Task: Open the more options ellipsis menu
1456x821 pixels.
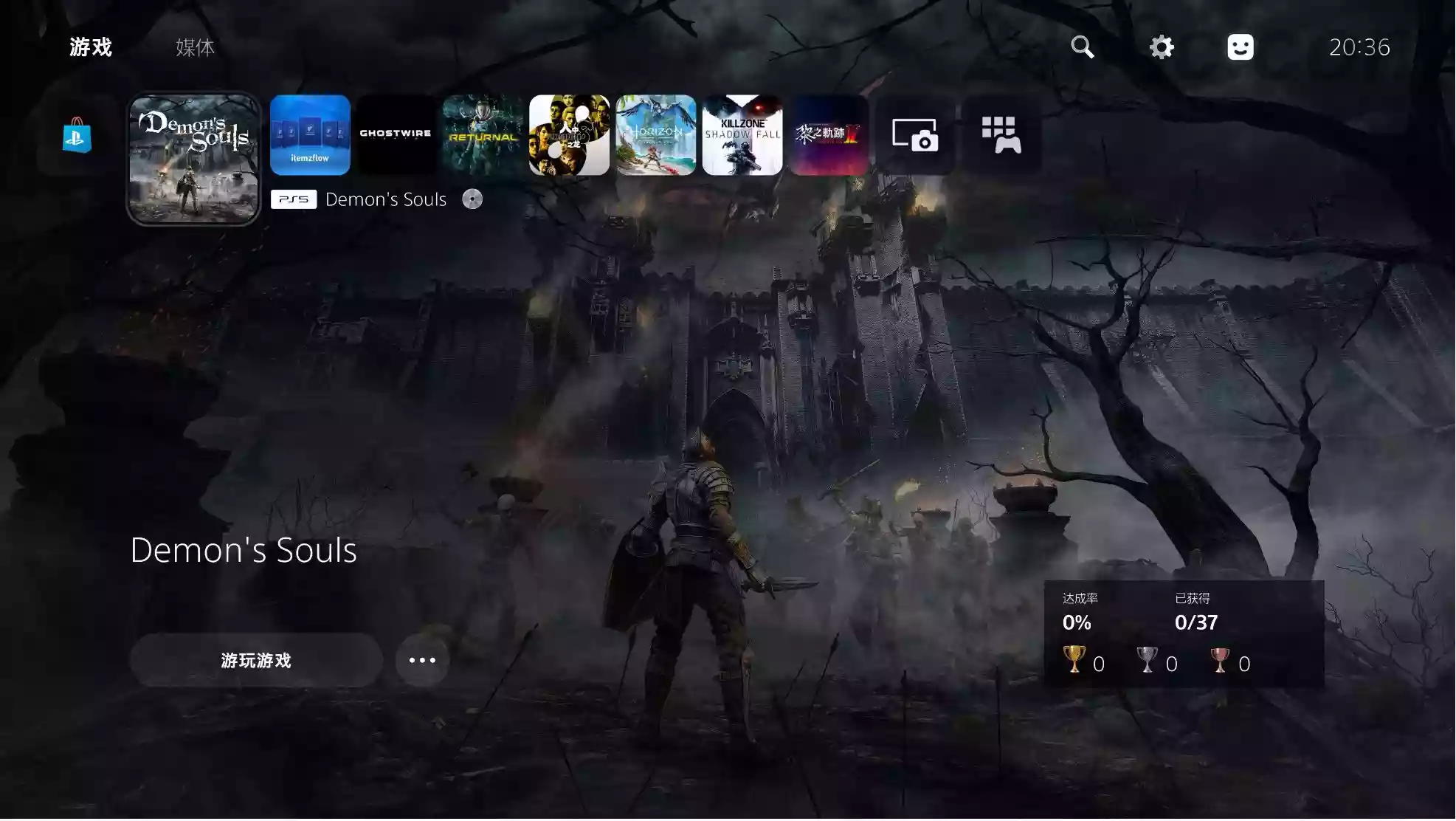Action: click(x=421, y=660)
